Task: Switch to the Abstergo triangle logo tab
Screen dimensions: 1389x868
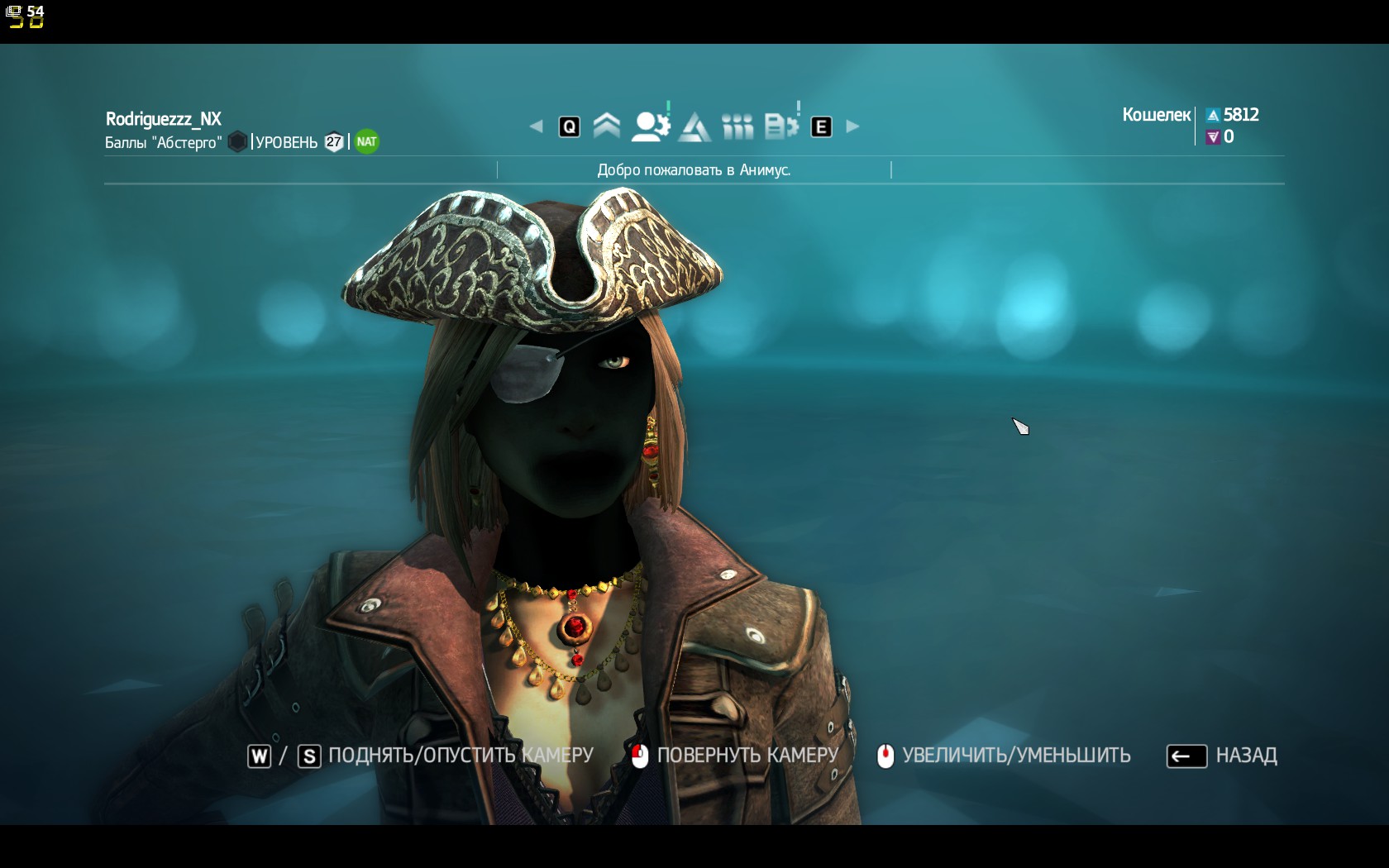Action: pos(694,126)
